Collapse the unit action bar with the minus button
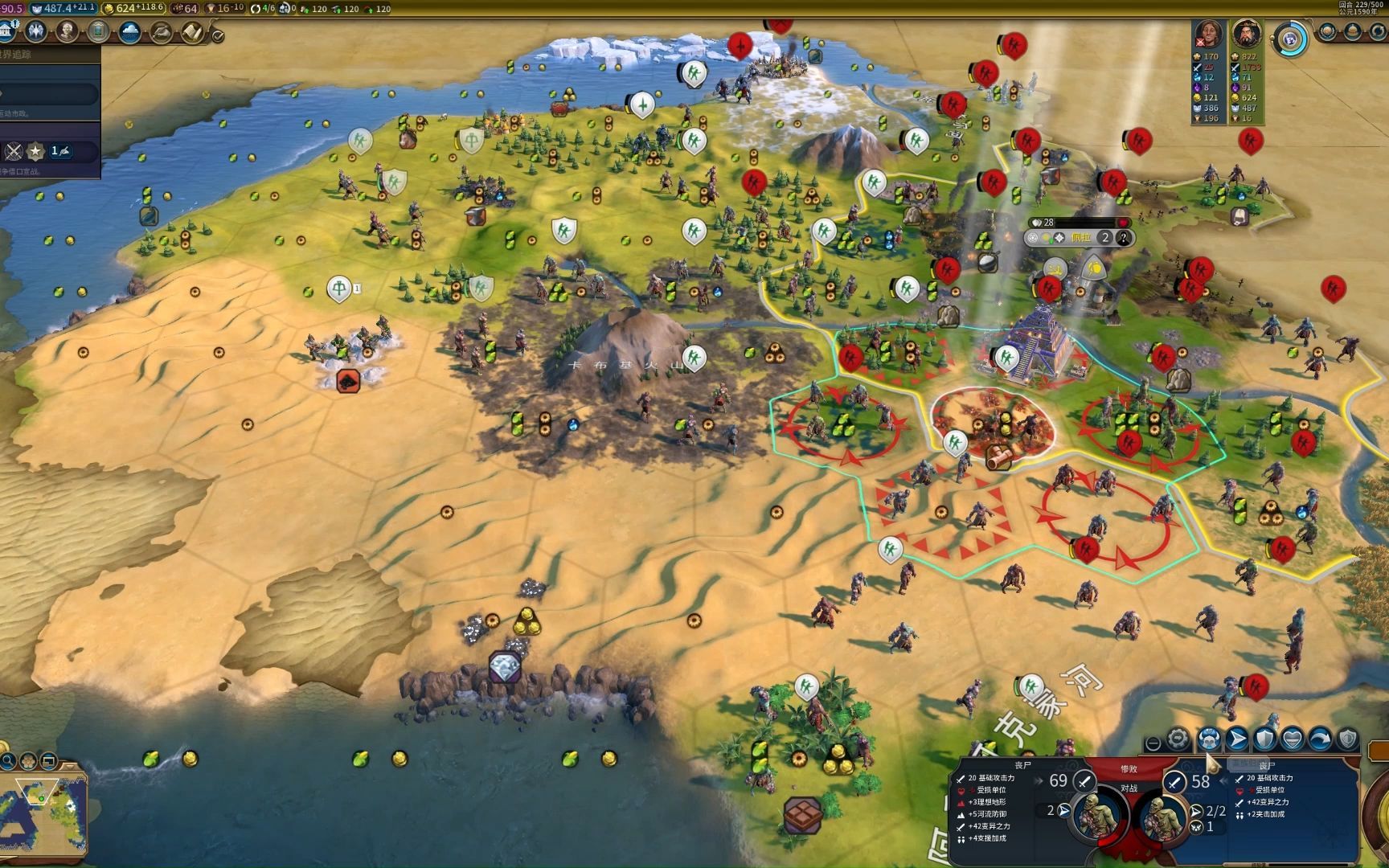1389x868 pixels. click(1153, 743)
